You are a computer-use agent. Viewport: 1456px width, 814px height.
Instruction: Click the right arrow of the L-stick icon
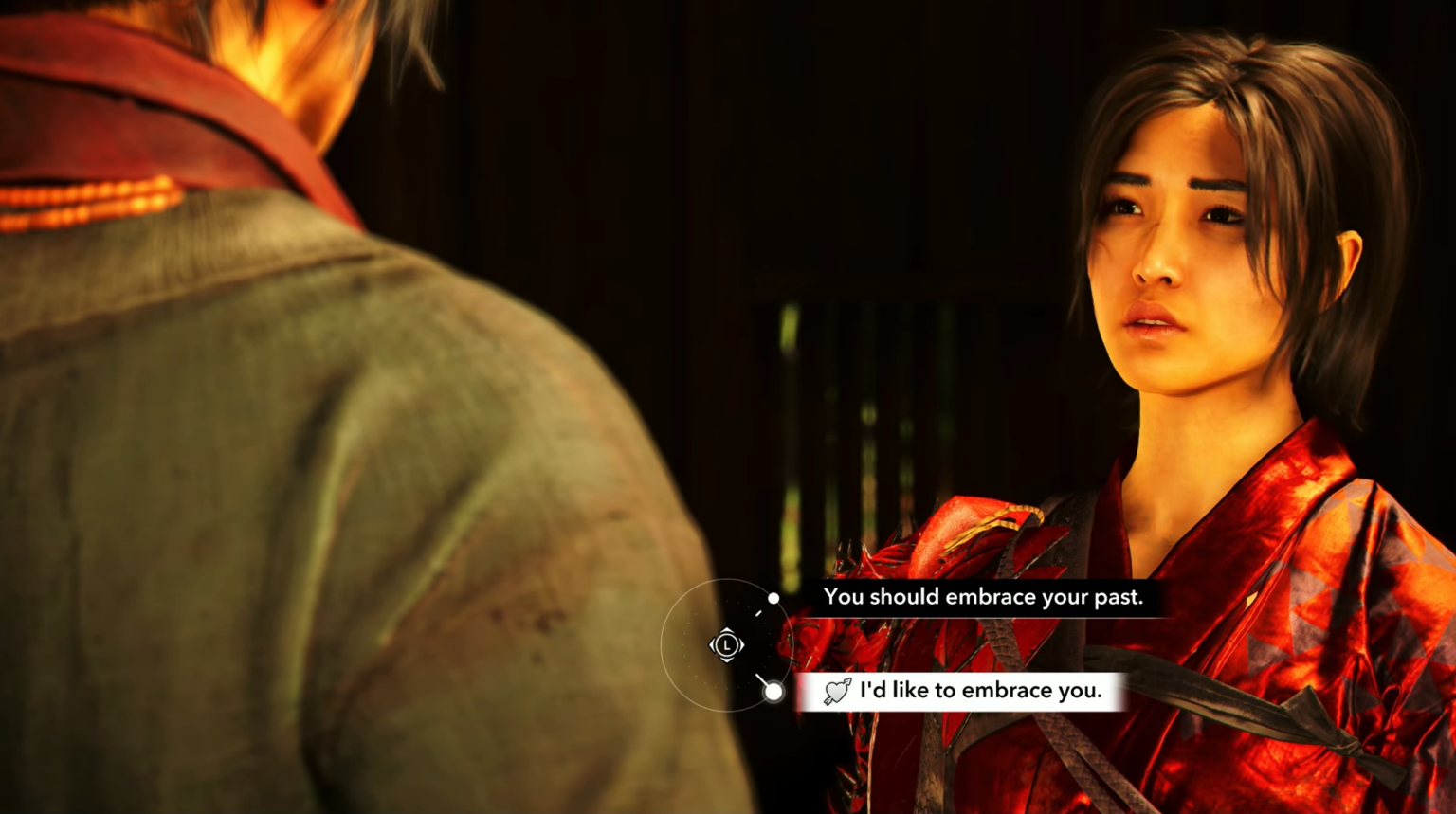(741, 645)
